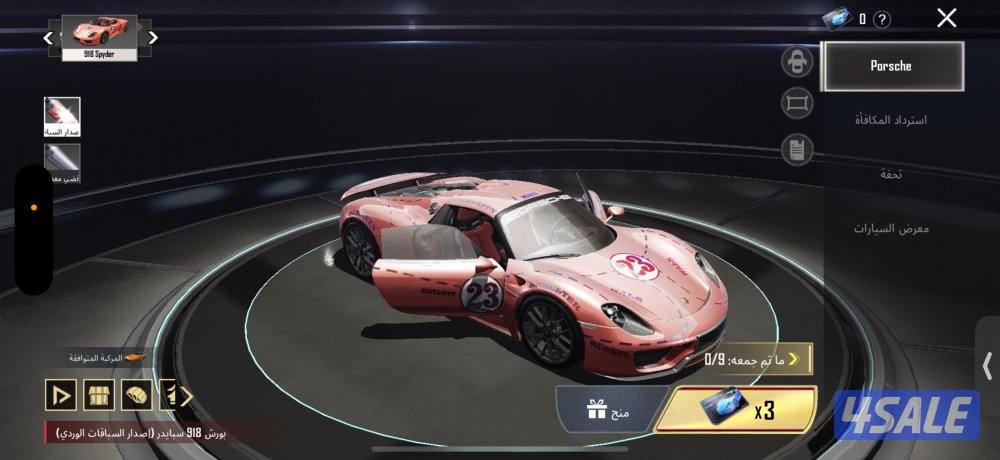The height and width of the screenshot is (460, 1000).
Task: Expand the bottom icon row arrow
Action: coord(185,395)
